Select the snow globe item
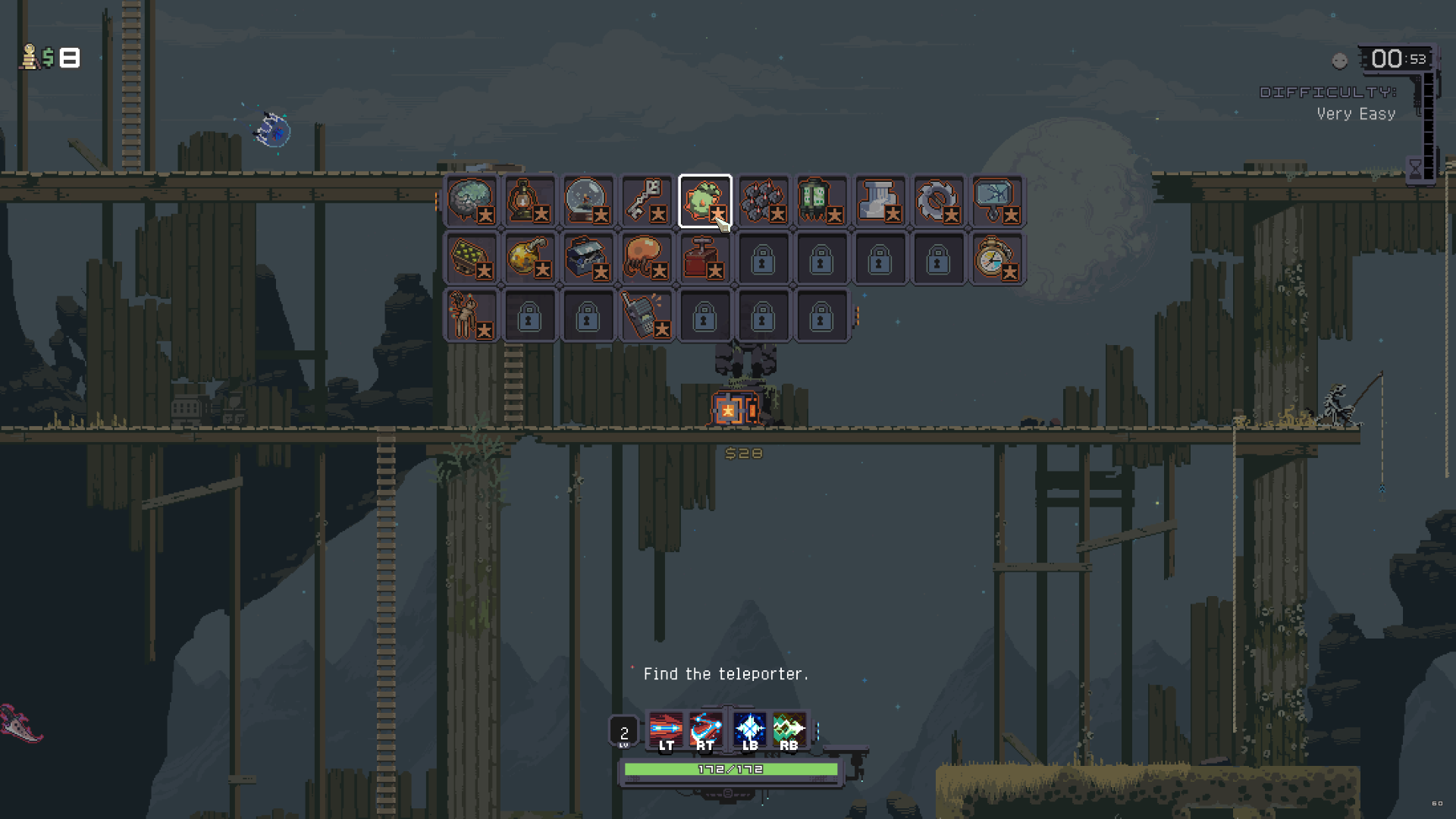Viewport: 1456px width, 819px height. pyautogui.click(x=588, y=201)
